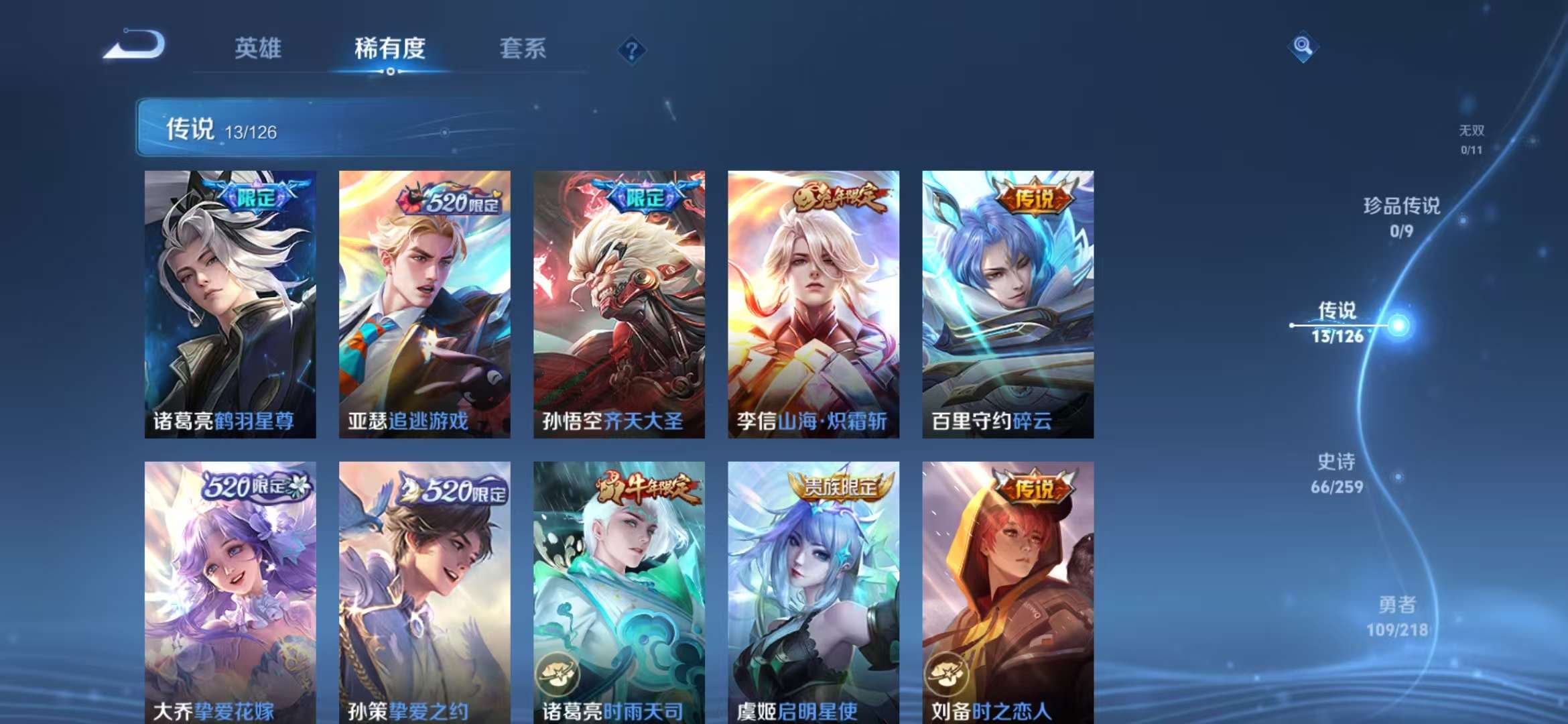Viewport: 1568px width, 724px height.
Task: Switch to the 英雄 tab
Action: click(x=260, y=48)
